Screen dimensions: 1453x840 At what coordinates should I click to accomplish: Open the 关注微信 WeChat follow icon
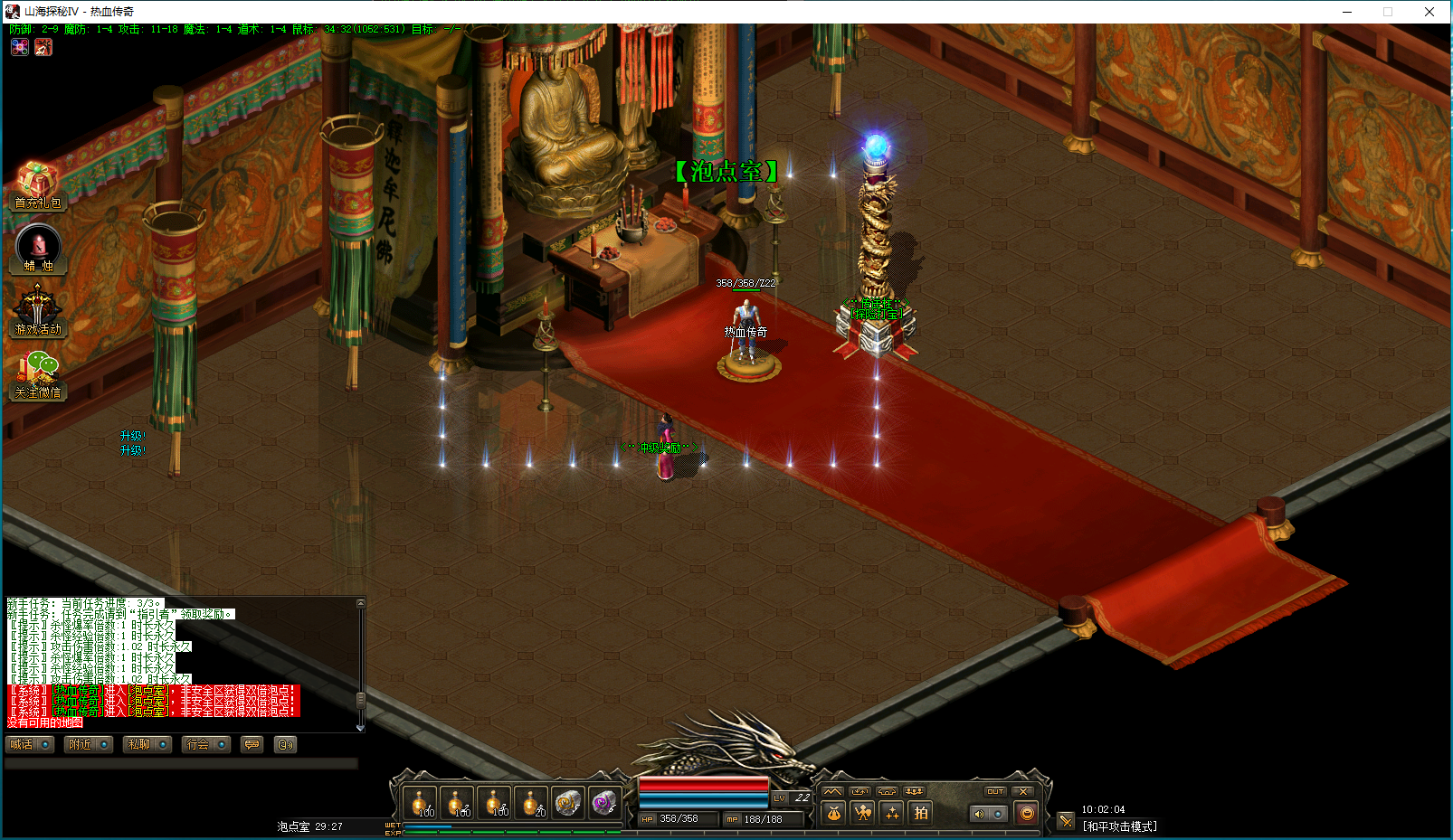coord(38,375)
